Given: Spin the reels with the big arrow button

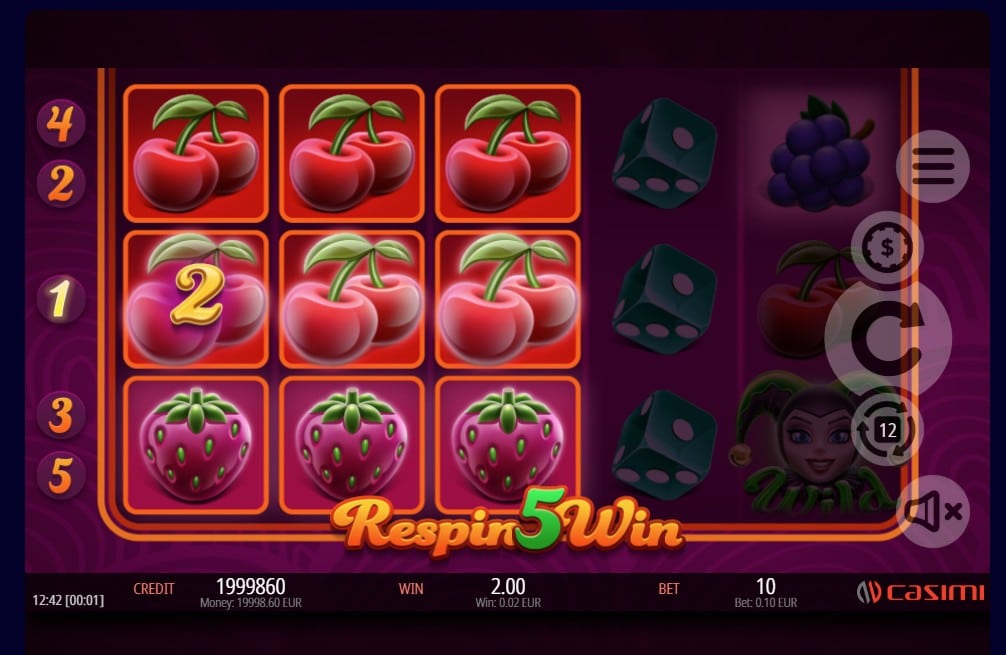Looking at the screenshot, I should click(x=888, y=340).
